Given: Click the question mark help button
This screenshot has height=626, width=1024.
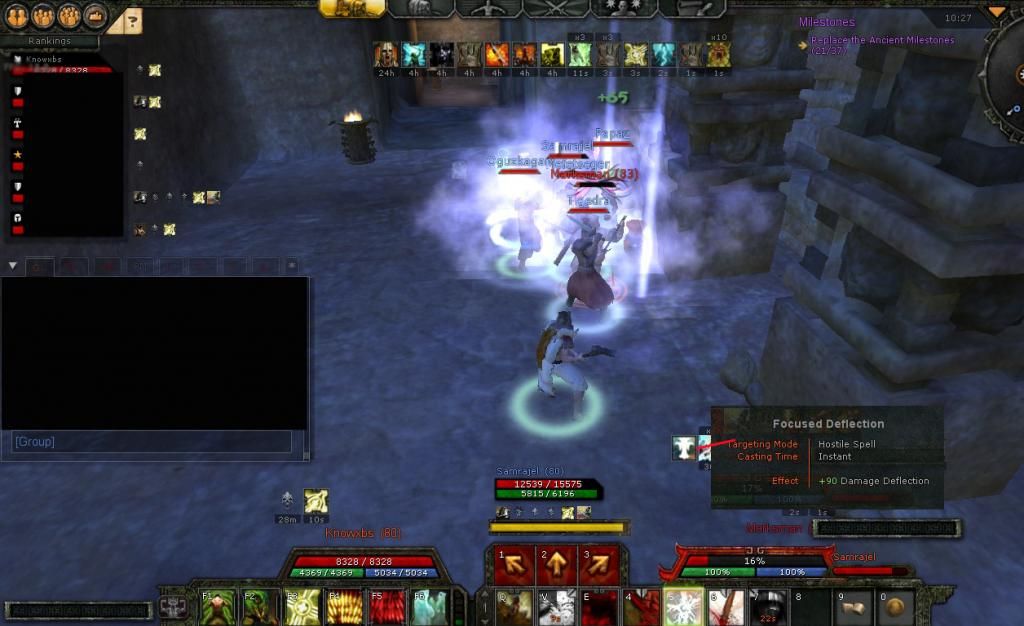Looking at the screenshot, I should (x=133, y=19).
